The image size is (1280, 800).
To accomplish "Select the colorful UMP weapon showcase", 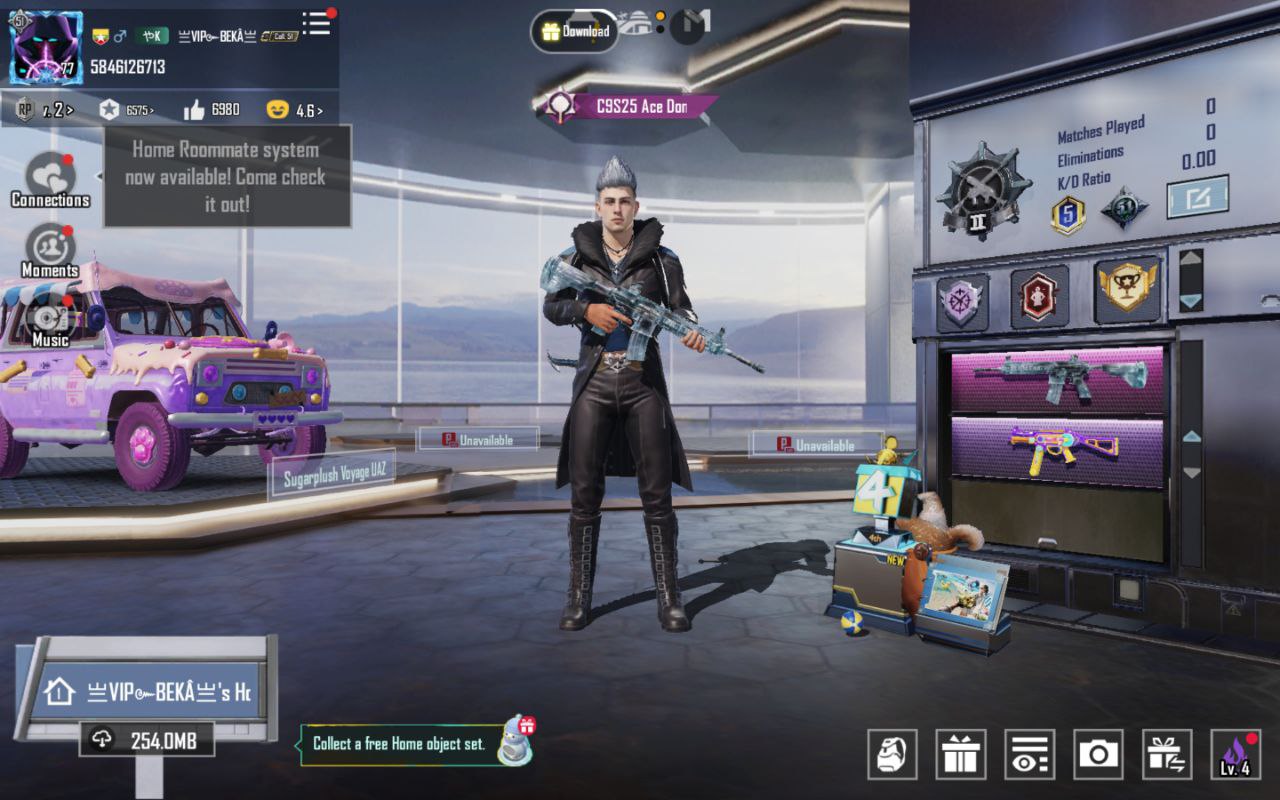I will tap(1057, 451).
